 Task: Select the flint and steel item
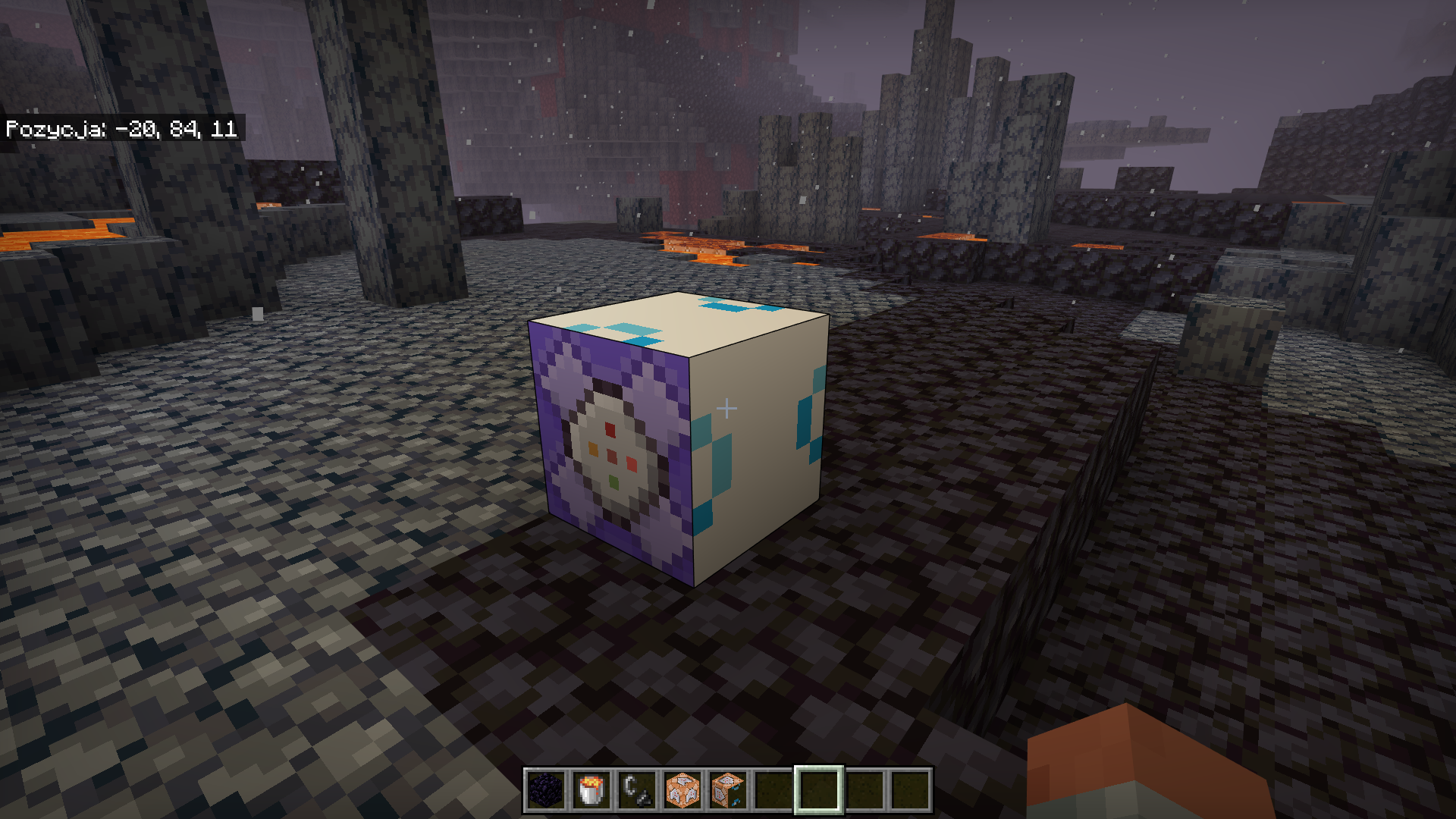tap(636, 793)
